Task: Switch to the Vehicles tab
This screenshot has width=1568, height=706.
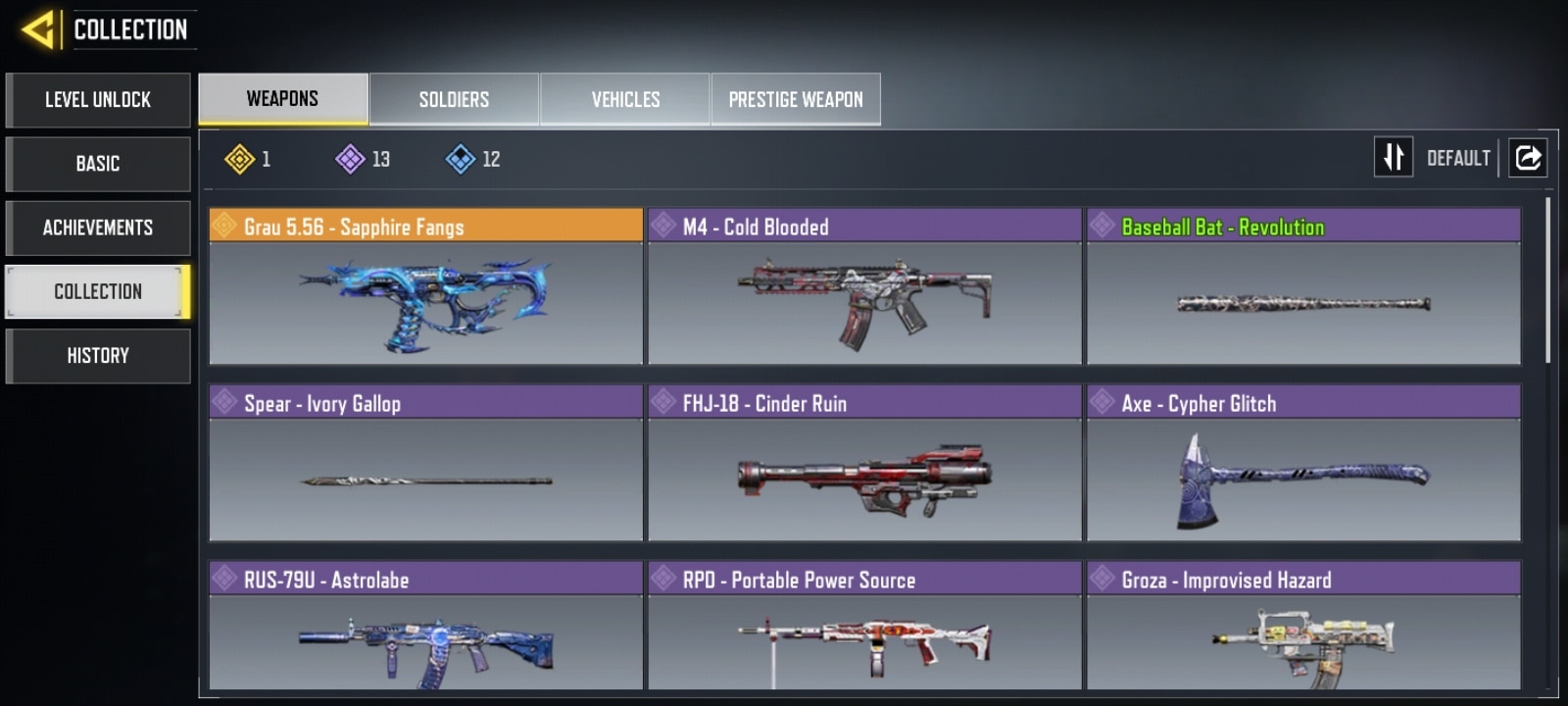Action: tap(625, 99)
